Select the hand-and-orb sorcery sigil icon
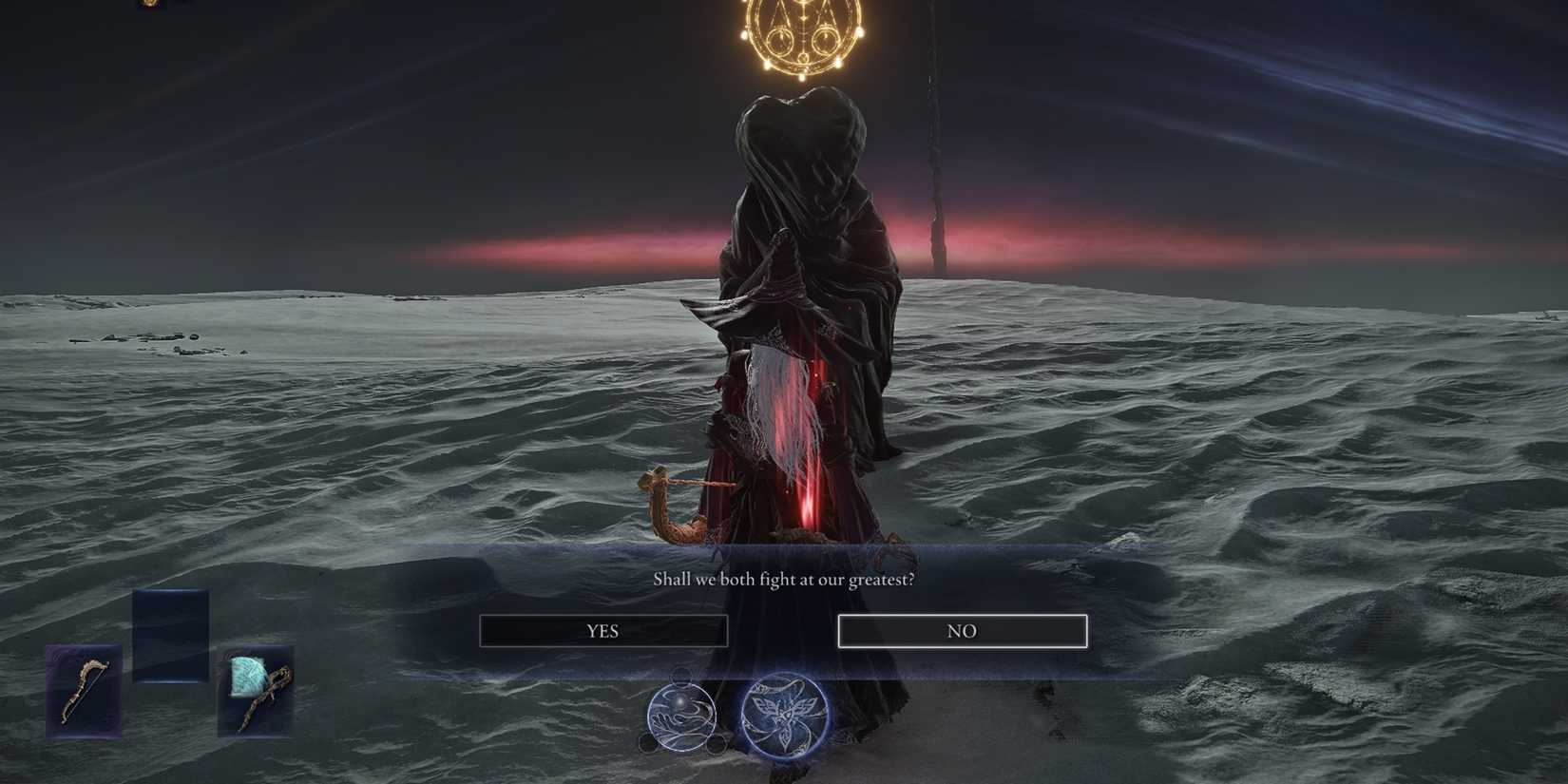This screenshot has height=784, width=1568. pos(682,717)
